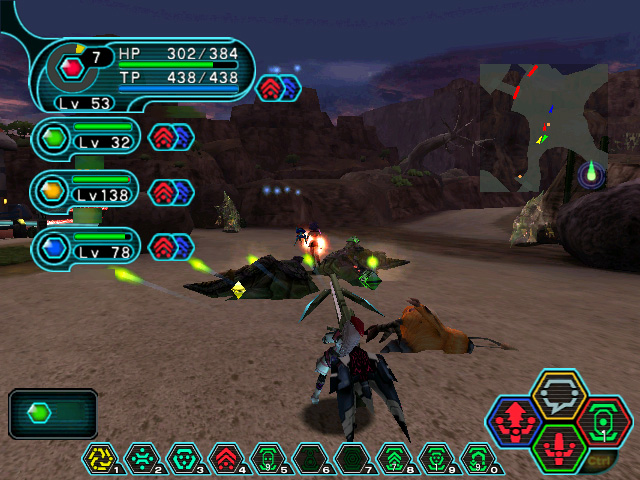This screenshot has width=640, height=480.
Task: Activate the cyan technique in slot 2
Action: click(x=143, y=459)
